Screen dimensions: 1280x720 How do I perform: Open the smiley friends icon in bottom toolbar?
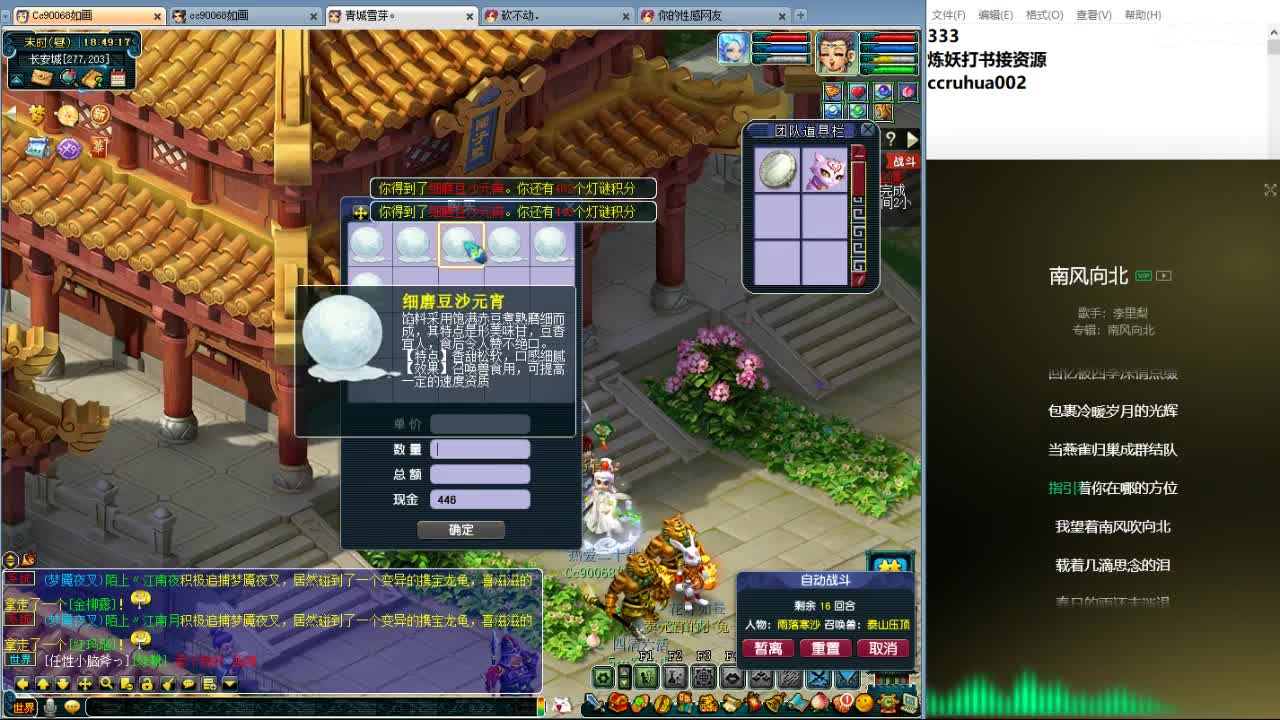point(864,702)
